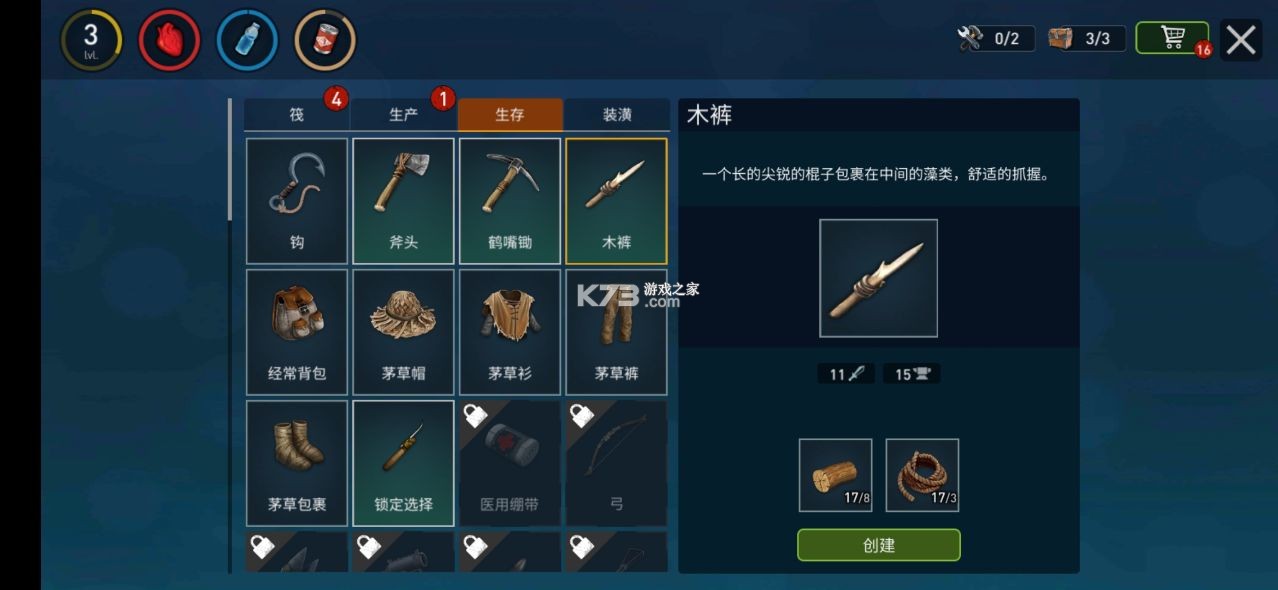This screenshot has height=590, width=1278.
Task: Select the 茅草包裹 foot wraps recipe
Action: [x=297, y=462]
